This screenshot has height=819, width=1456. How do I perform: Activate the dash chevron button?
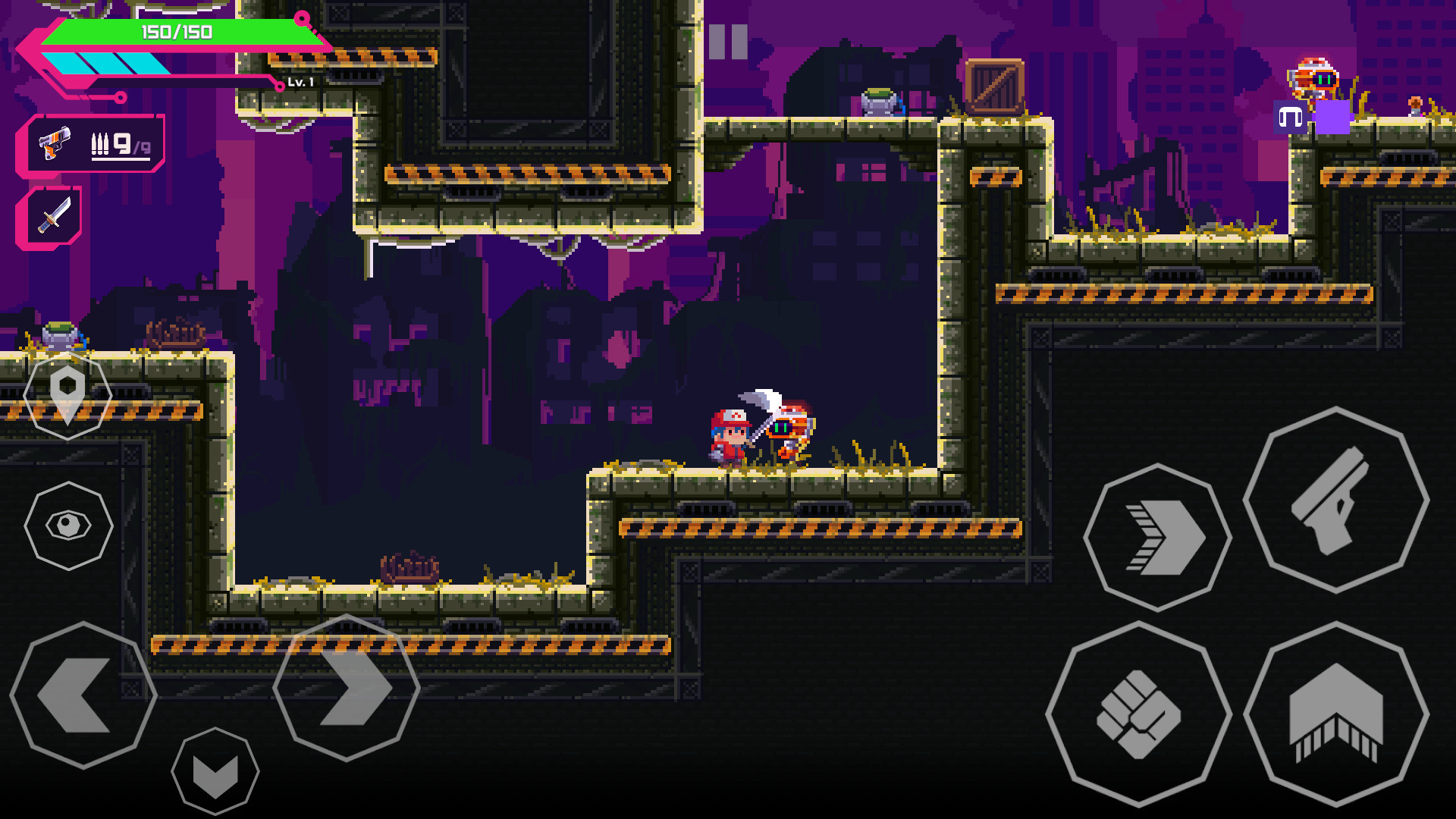[1157, 538]
